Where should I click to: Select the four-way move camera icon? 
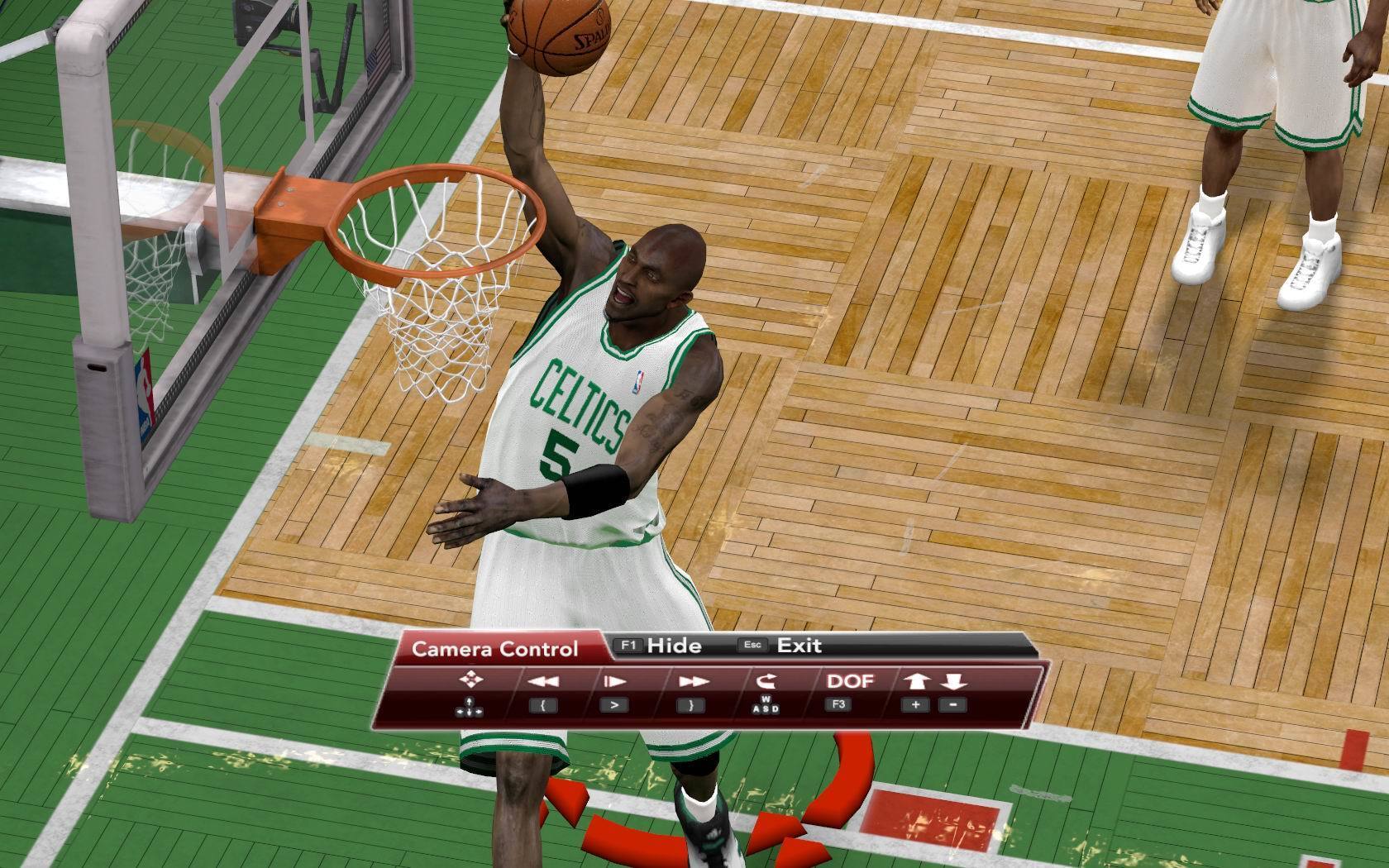(470, 680)
